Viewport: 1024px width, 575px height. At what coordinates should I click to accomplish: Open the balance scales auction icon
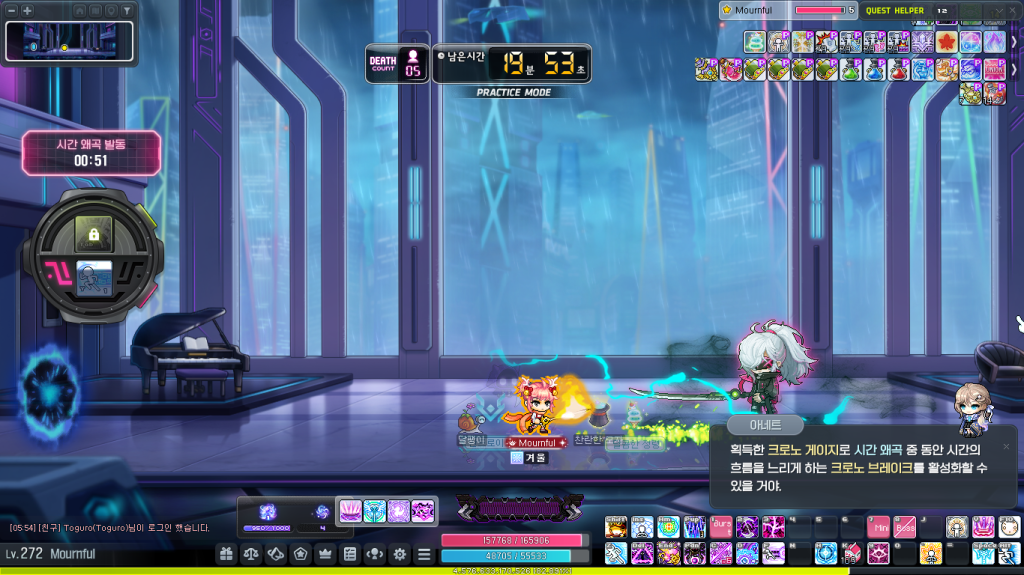251,554
